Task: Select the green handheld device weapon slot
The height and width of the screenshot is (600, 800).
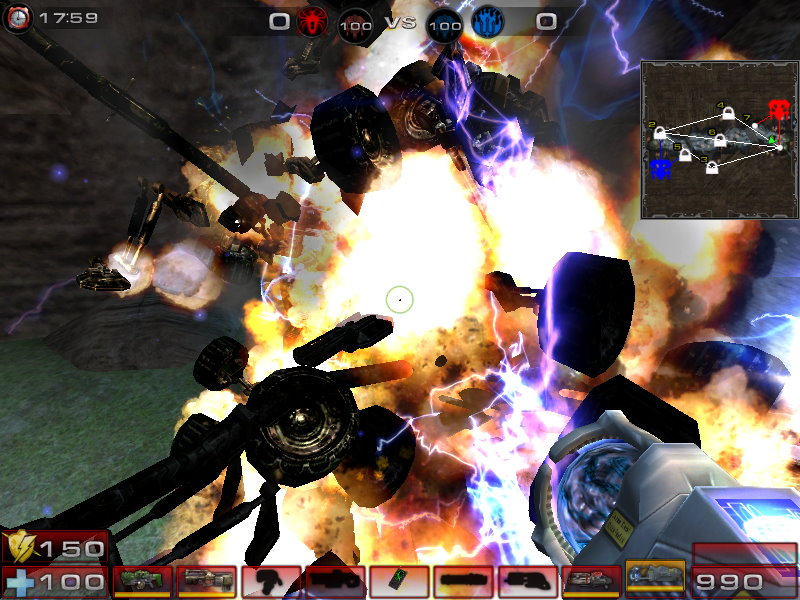Action: (x=399, y=581)
